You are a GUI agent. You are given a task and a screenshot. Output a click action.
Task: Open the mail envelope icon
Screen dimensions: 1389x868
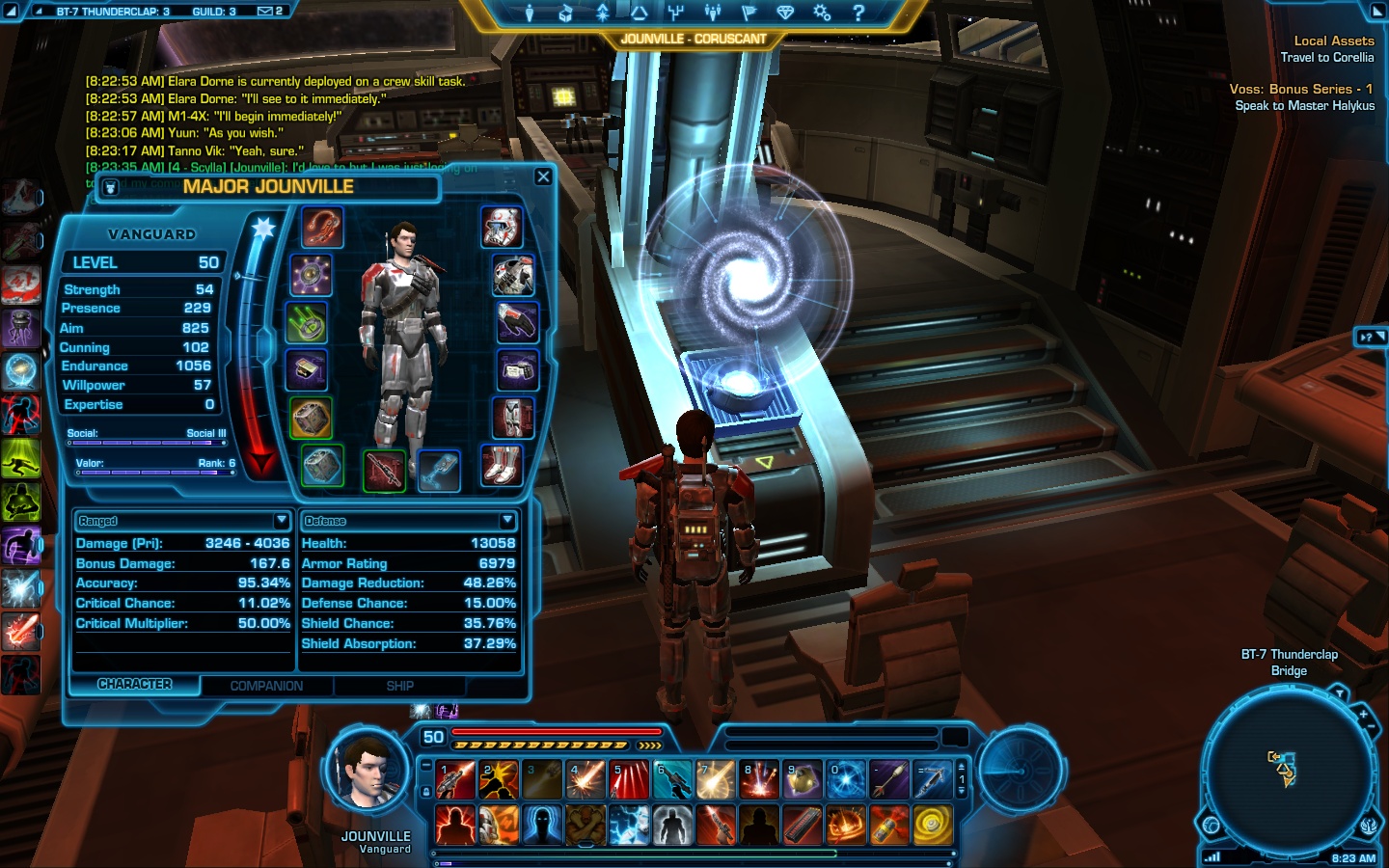point(264,11)
